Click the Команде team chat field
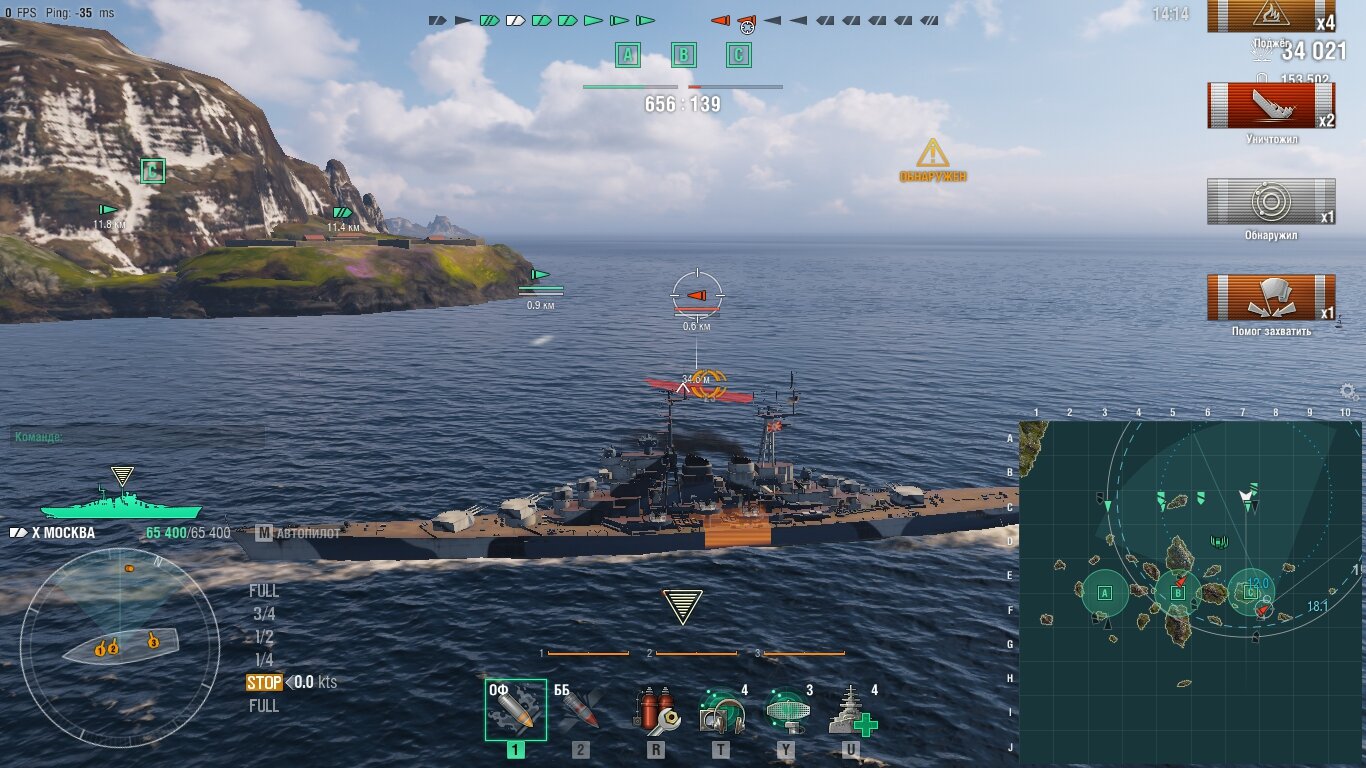Image resolution: width=1366 pixels, height=768 pixels. pos(138,437)
